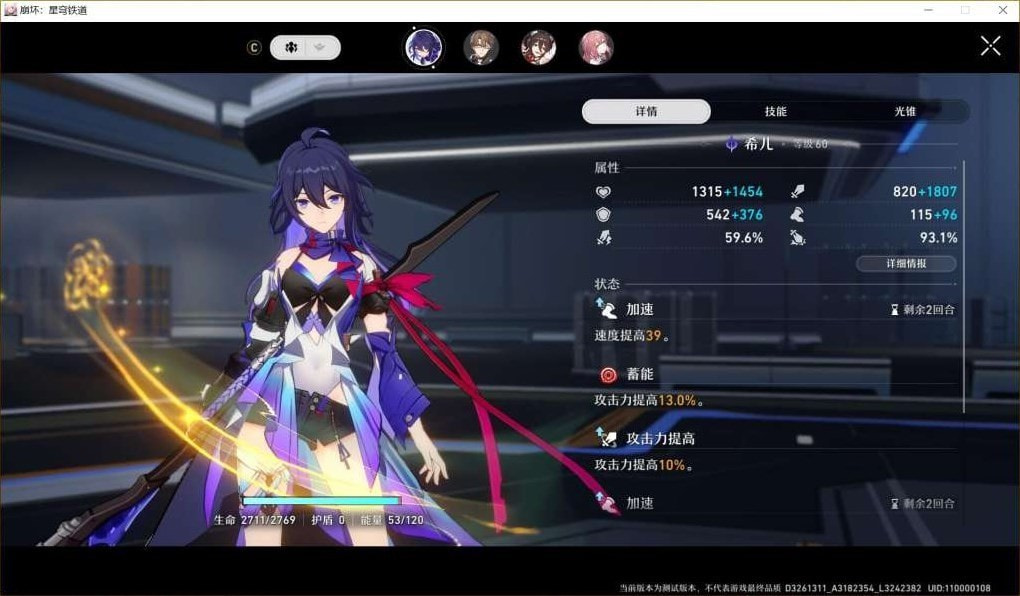This screenshot has width=1020, height=596.
Task: Close the game window from the title bar
Action: (1001, 10)
